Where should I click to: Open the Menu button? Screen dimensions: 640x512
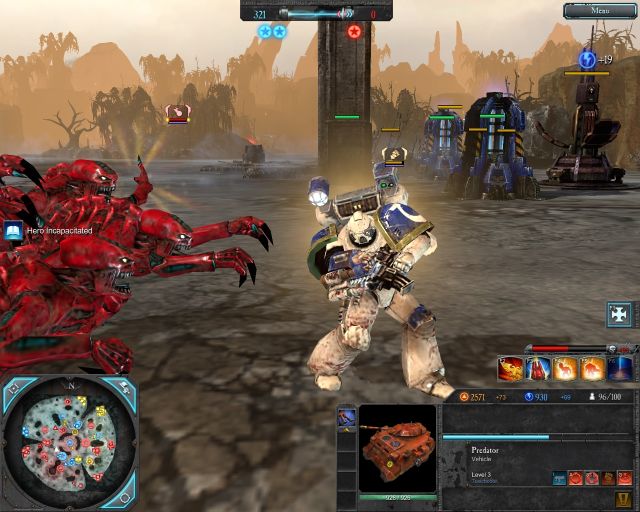599,11
